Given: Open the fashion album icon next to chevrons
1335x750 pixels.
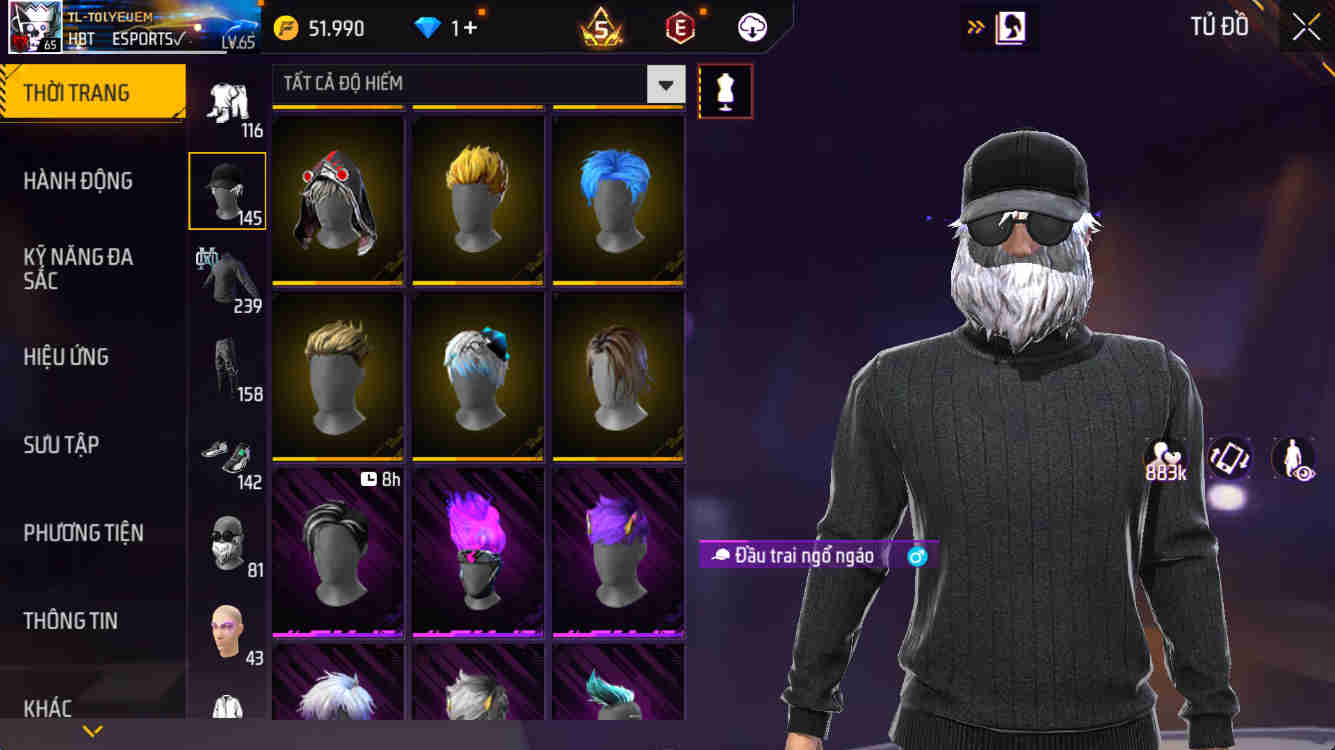Looking at the screenshot, I should pyautogui.click(x=1010, y=27).
